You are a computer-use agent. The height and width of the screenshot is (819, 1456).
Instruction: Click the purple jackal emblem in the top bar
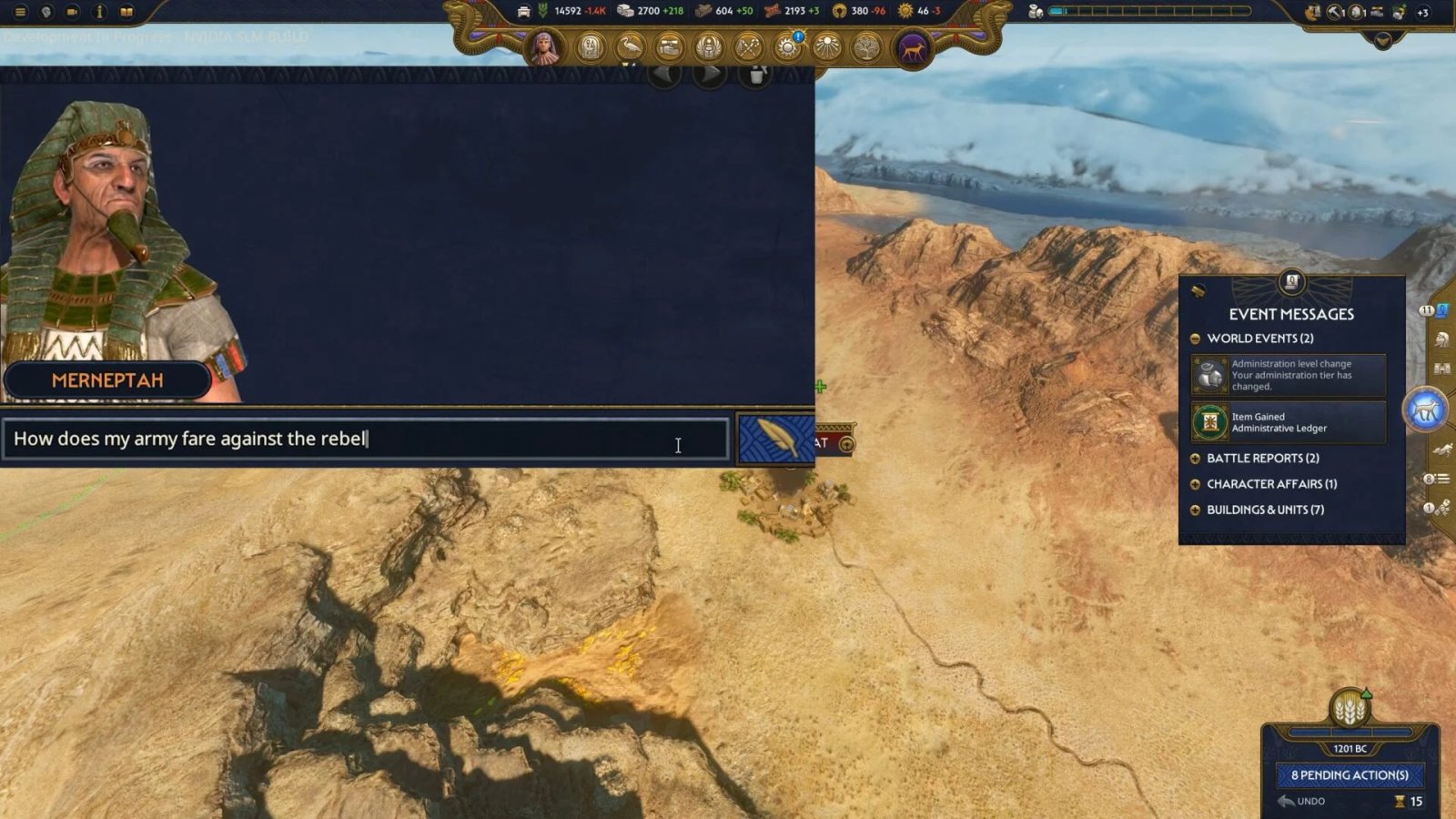(x=912, y=47)
